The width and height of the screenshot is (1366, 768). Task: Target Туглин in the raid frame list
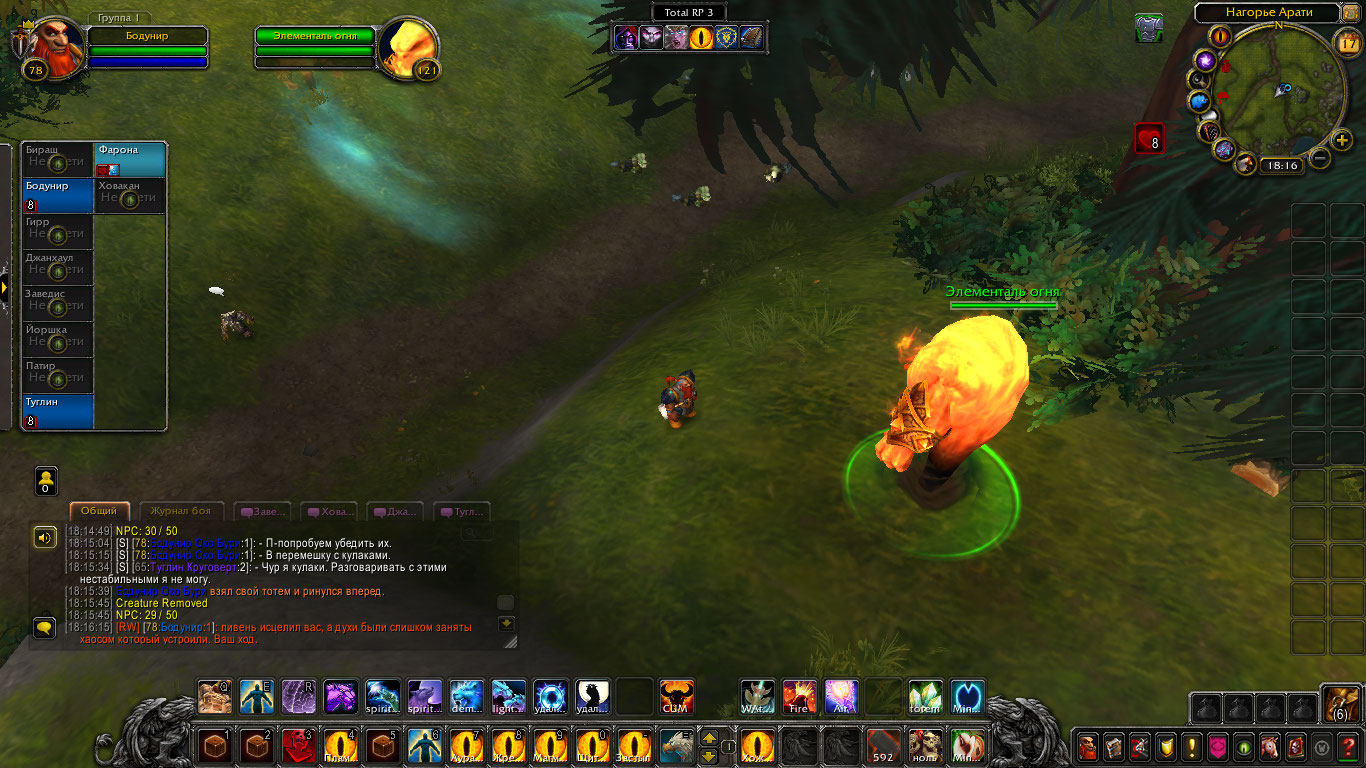(x=58, y=411)
